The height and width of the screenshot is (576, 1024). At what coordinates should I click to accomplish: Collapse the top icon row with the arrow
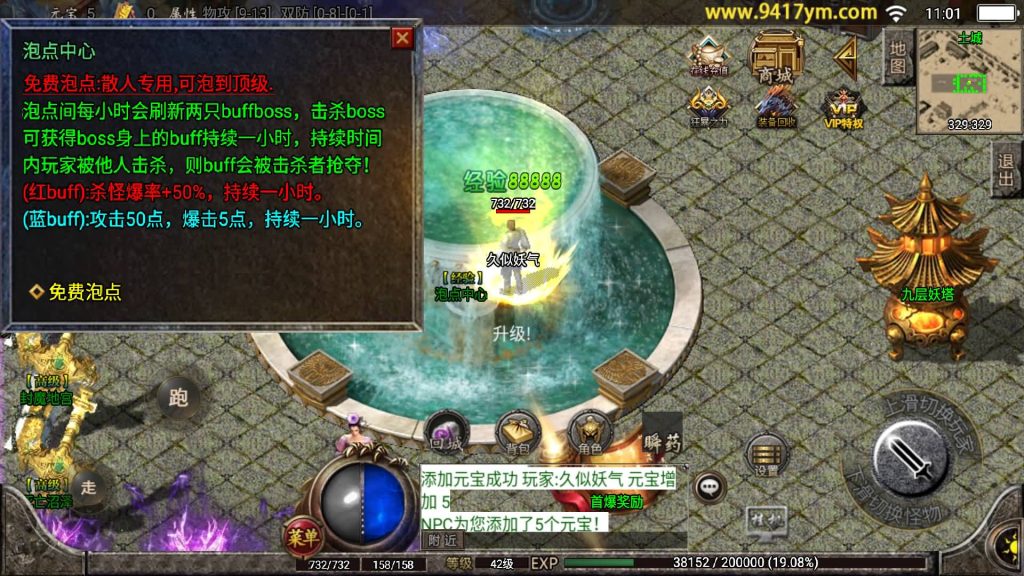tap(846, 58)
